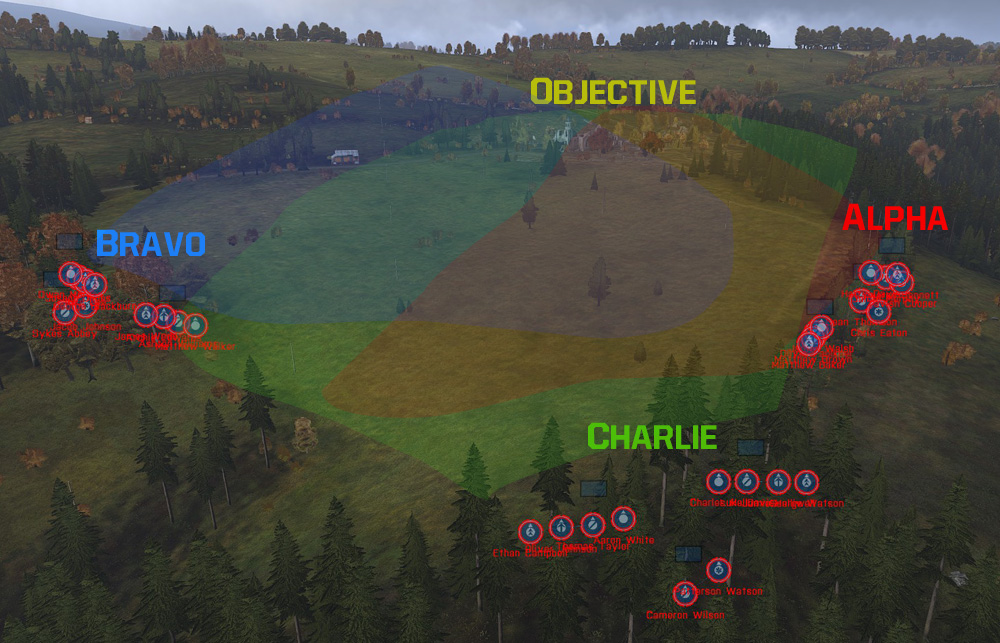Screen dimensions: 1000x643
Task: Pick the Cameron Wilson unit marker
Action: point(685,593)
